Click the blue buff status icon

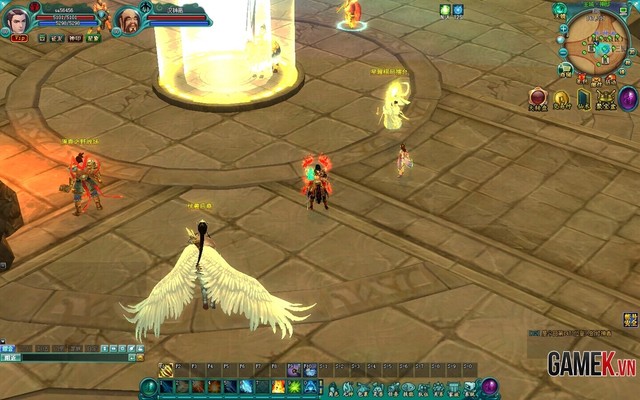458,10
